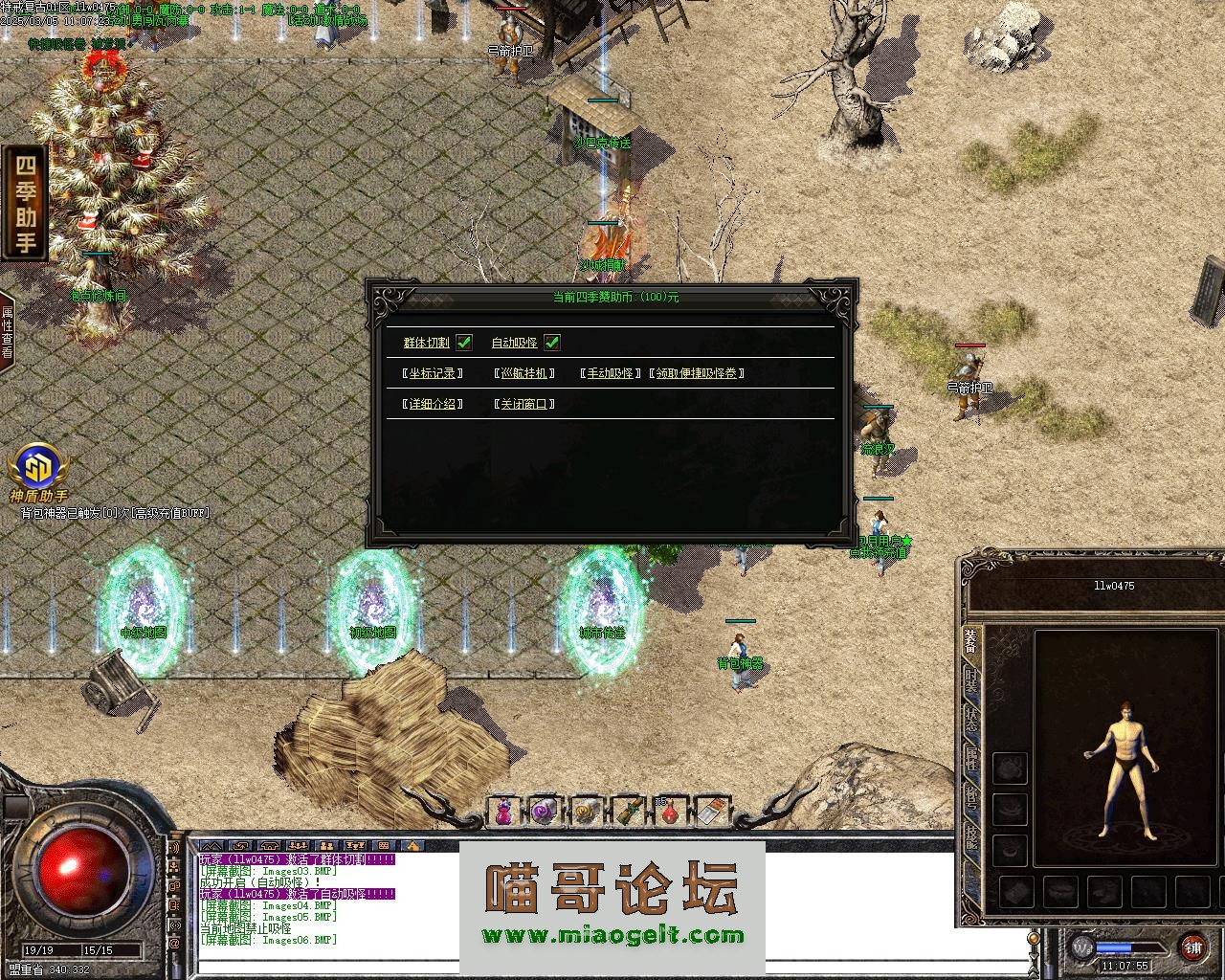
Task: Use the green bottle hotbar item
Action: pyautogui.click(x=628, y=812)
